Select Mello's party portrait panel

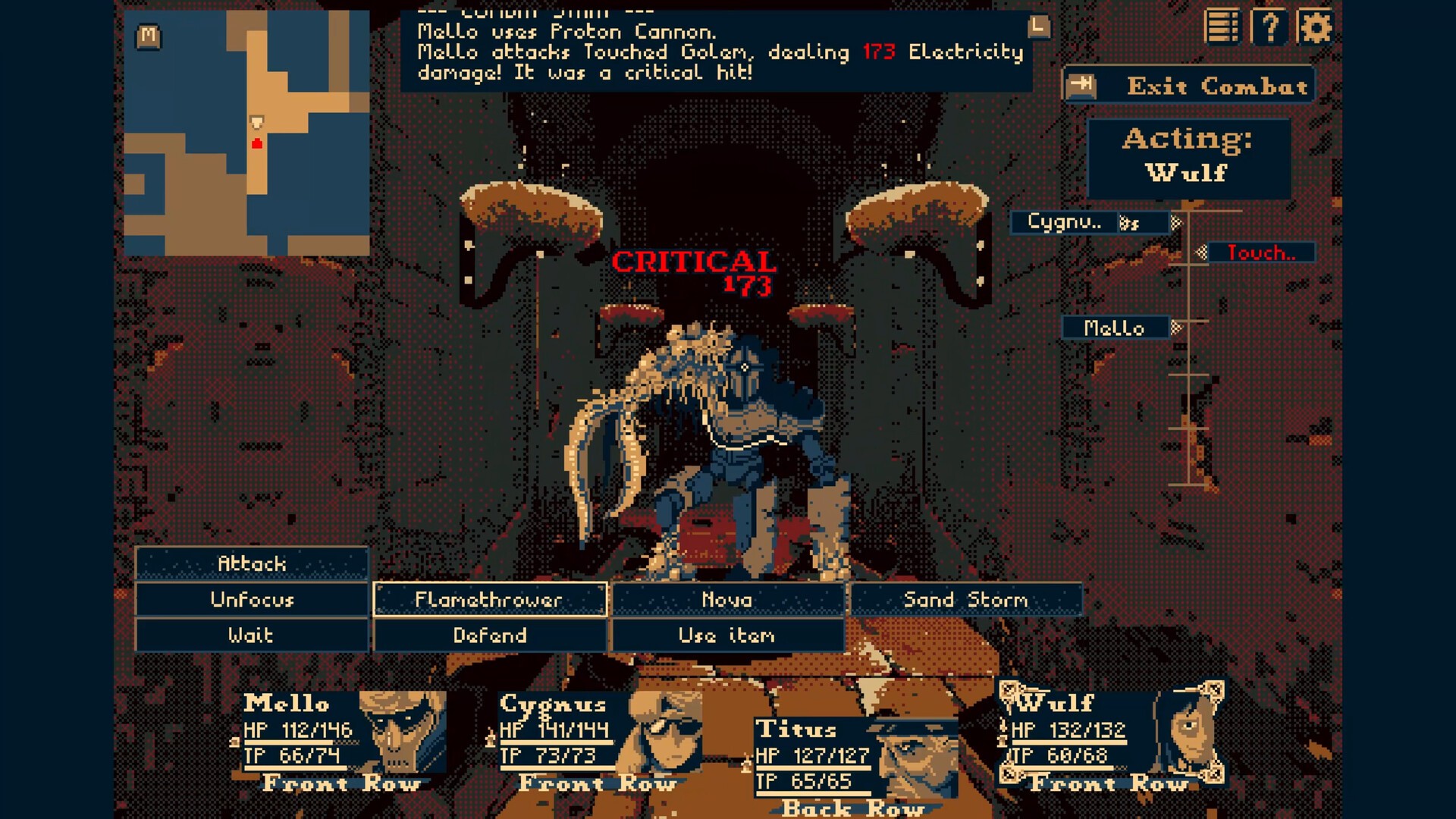click(x=341, y=739)
